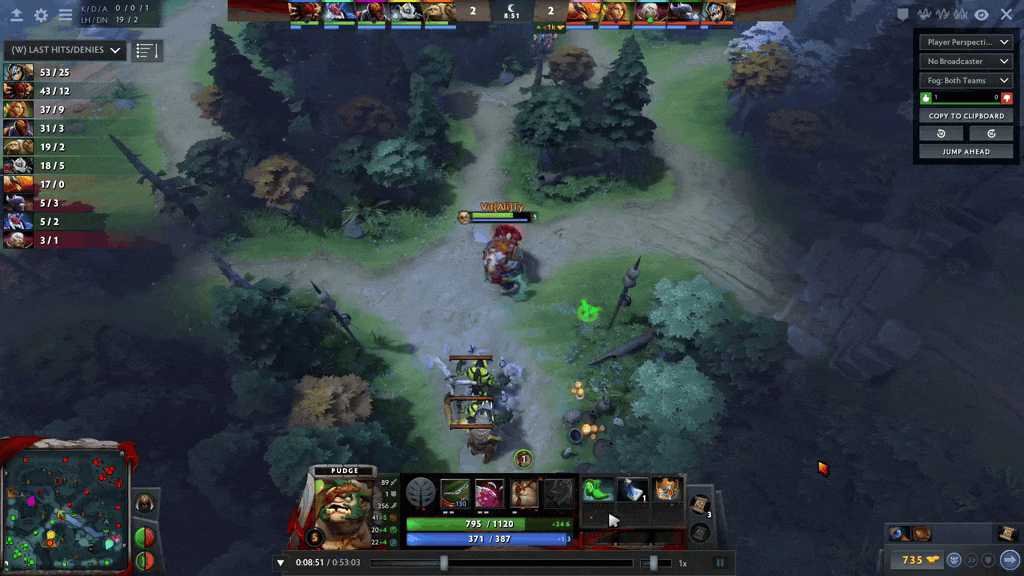Activate Pudge's Meat Hook ability
Image resolution: width=1024 pixels, height=576 pixels.
(455, 492)
